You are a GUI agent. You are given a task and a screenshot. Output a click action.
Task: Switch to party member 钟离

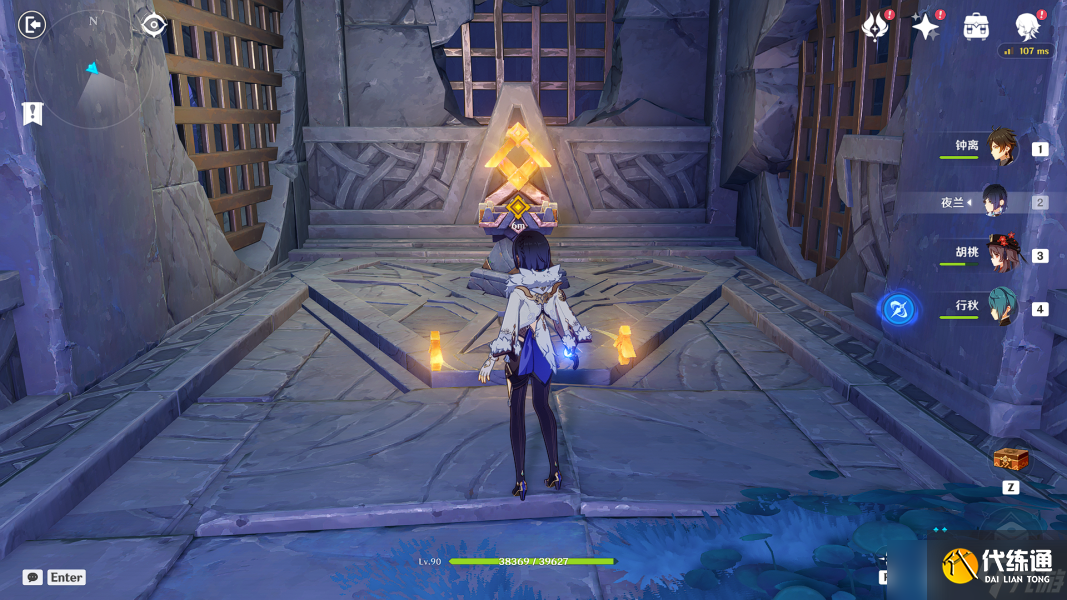pyautogui.click(x=1001, y=148)
